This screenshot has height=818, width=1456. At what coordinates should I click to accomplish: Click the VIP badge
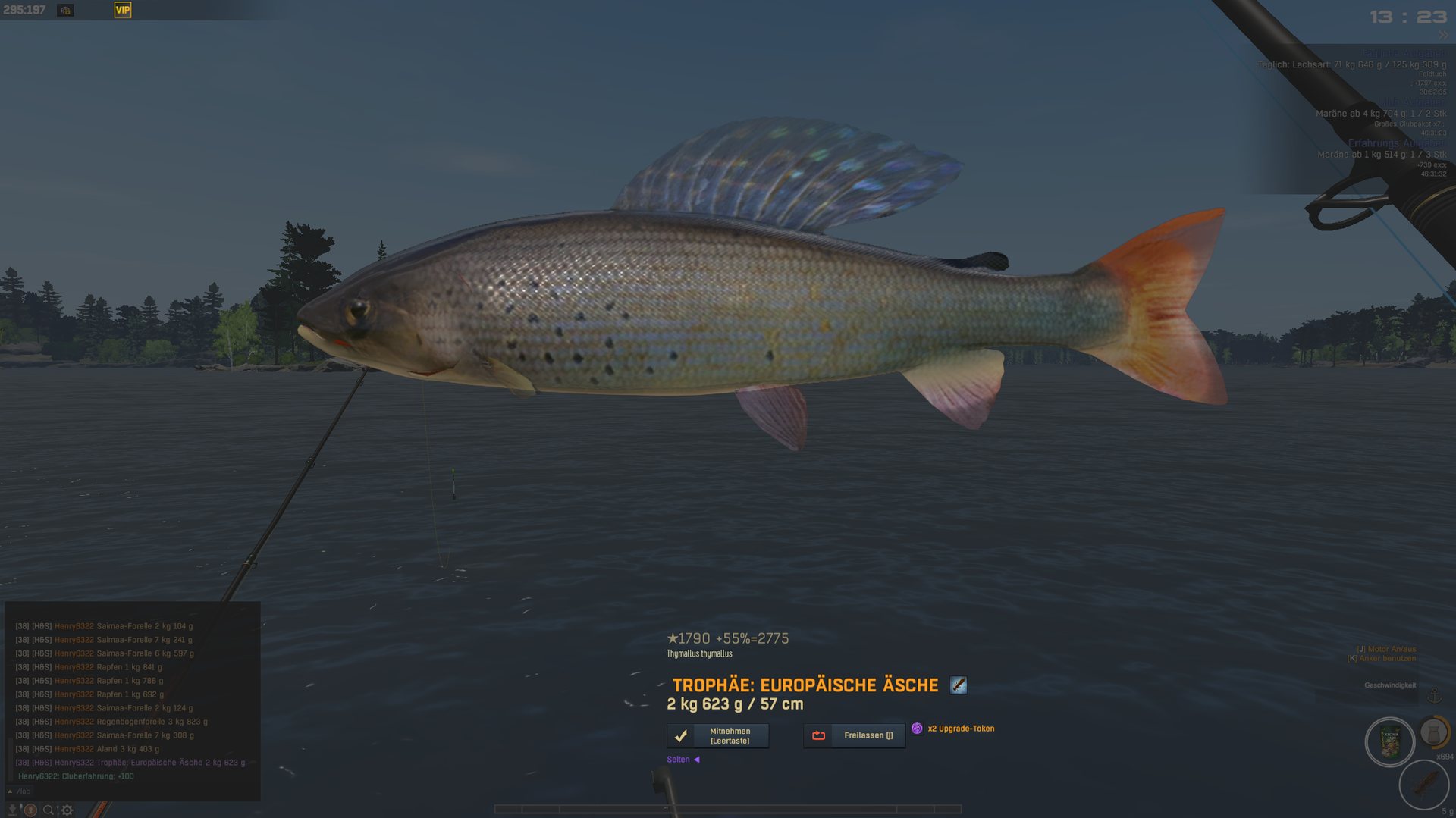coord(123,10)
